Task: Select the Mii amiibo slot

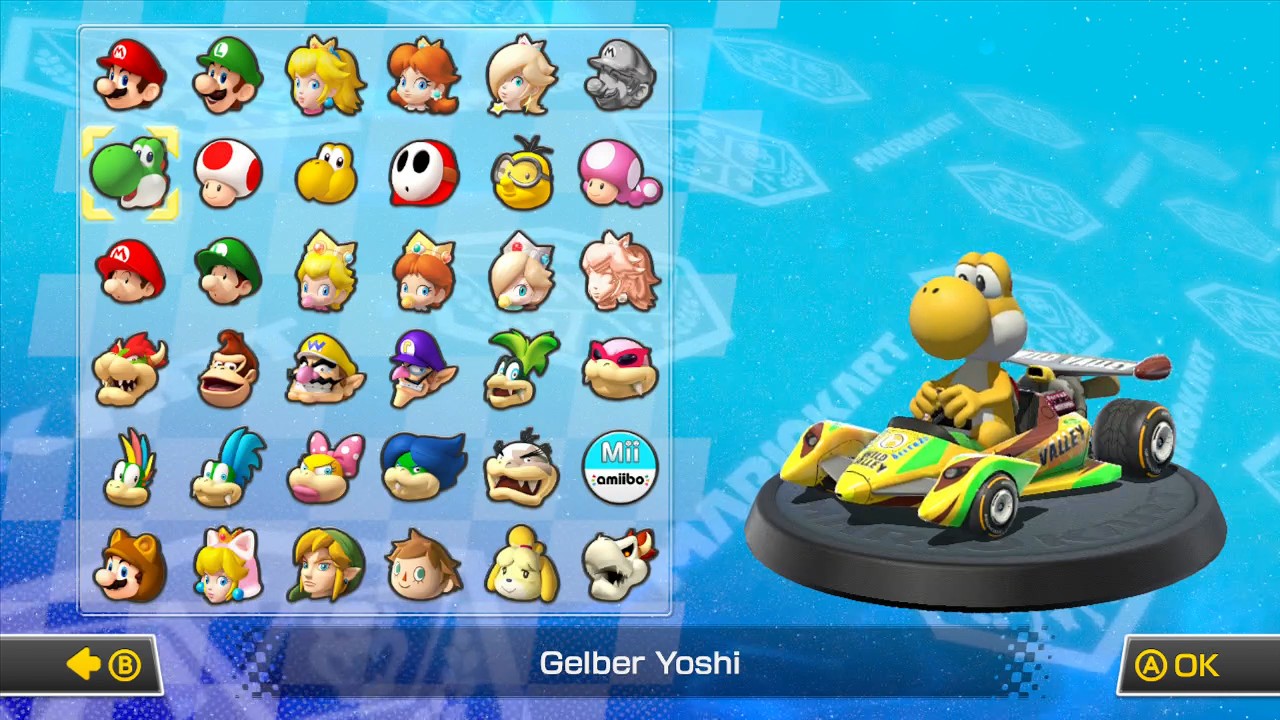Action: (620, 466)
